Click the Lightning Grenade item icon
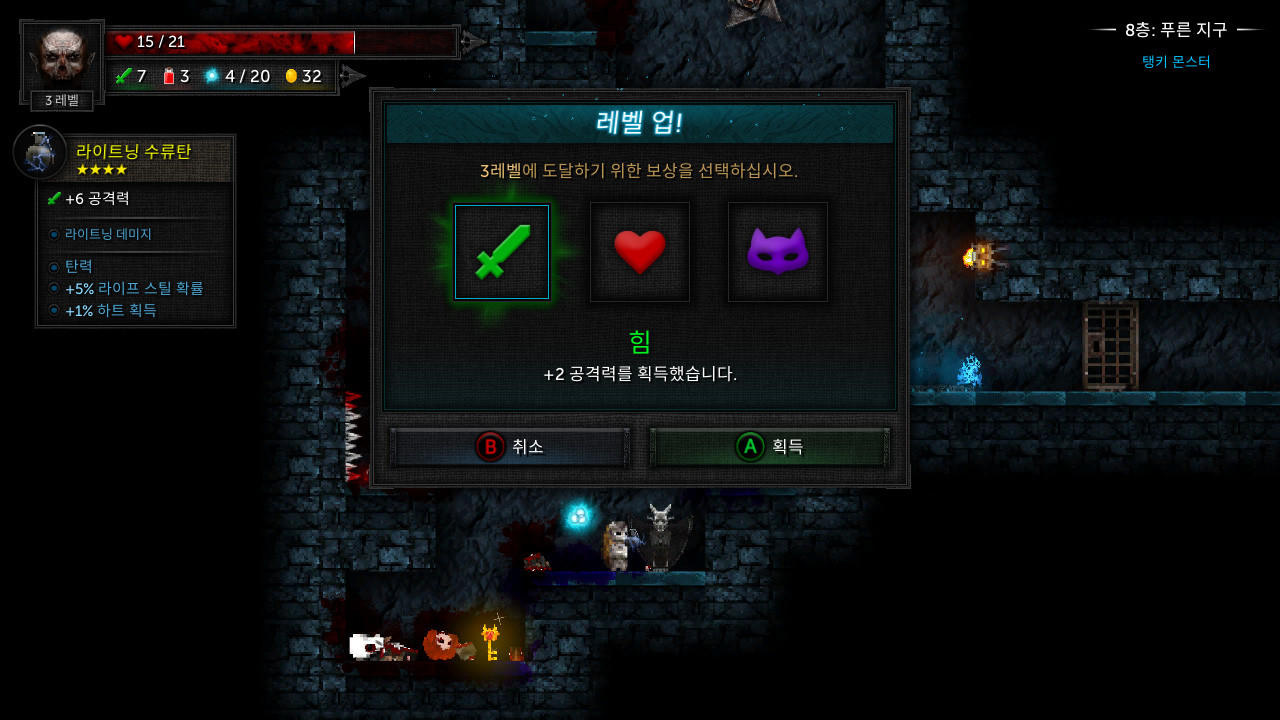This screenshot has height=720, width=1280. [40, 152]
